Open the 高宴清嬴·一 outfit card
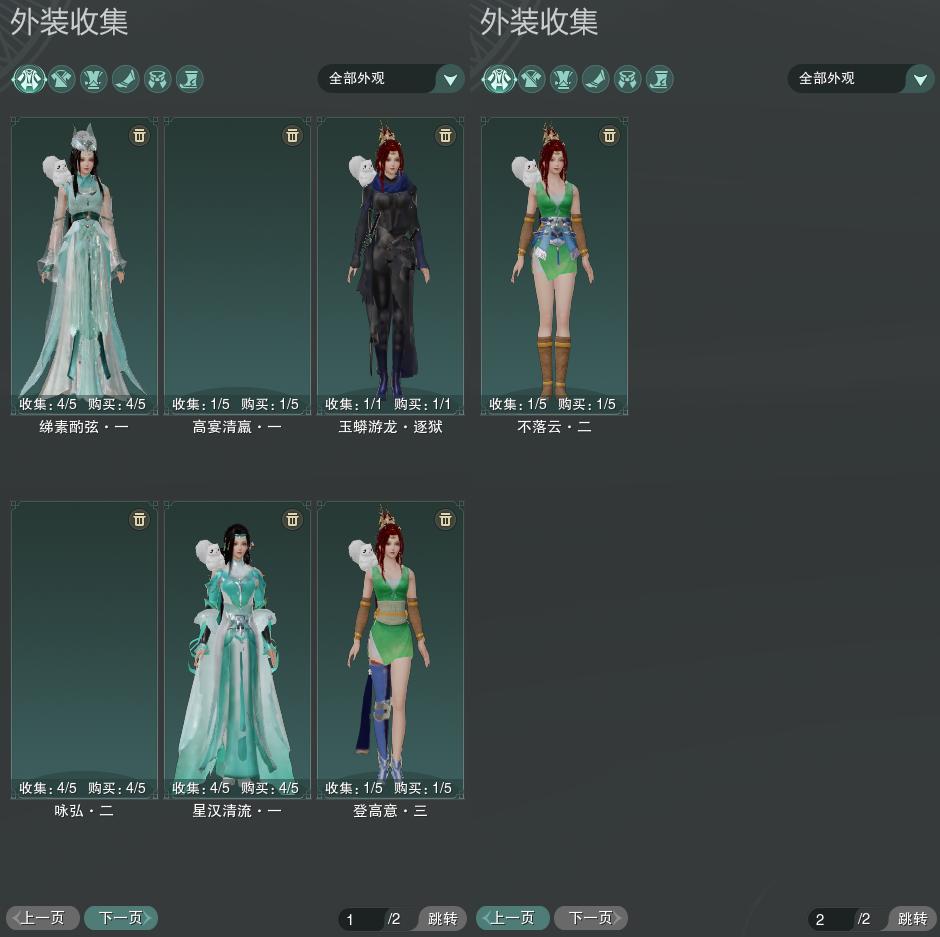This screenshot has height=937, width=940. (237, 260)
